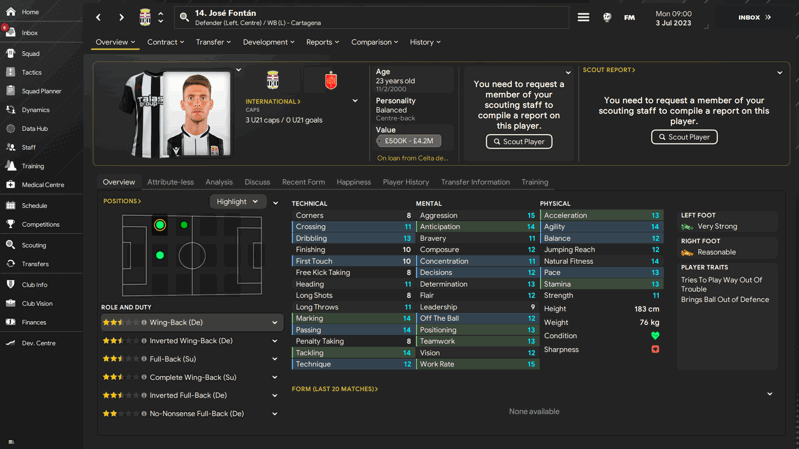Image resolution: width=799 pixels, height=449 pixels.
Task: Show the Player History tab
Action: [405, 182]
